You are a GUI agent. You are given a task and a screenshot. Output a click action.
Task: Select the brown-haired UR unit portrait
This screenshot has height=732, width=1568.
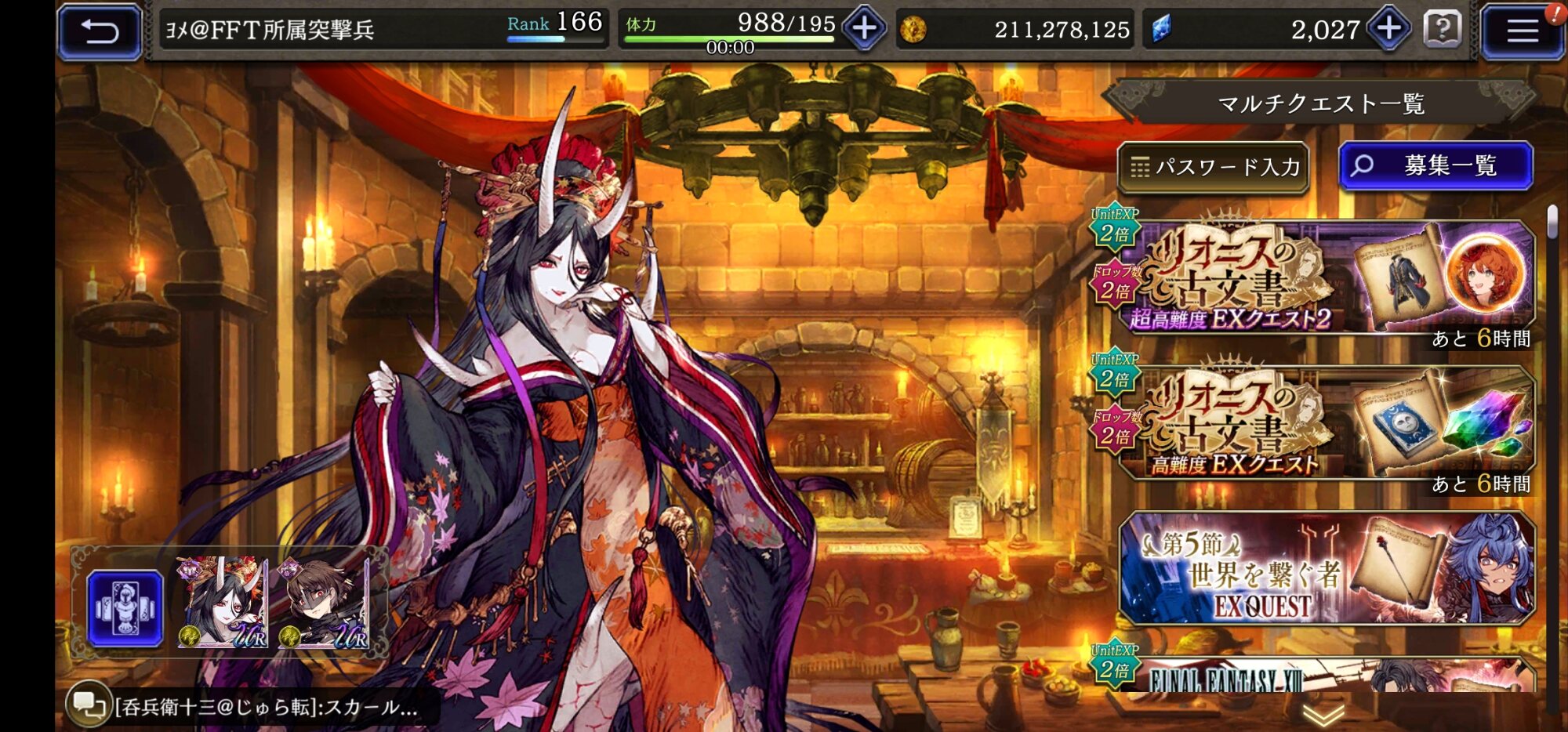pyautogui.click(x=324, y=603)
